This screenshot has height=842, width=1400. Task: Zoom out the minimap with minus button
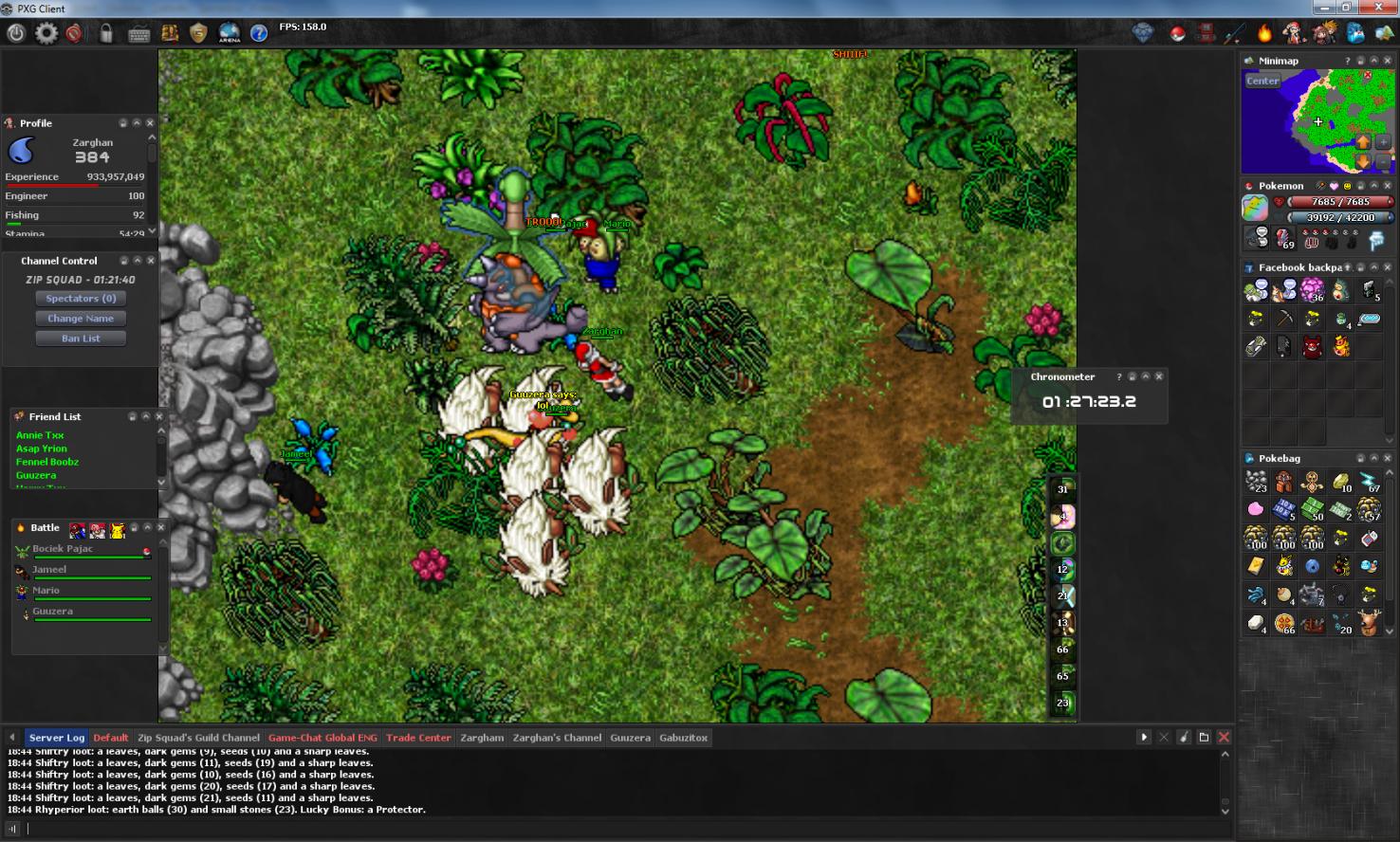1383,160
